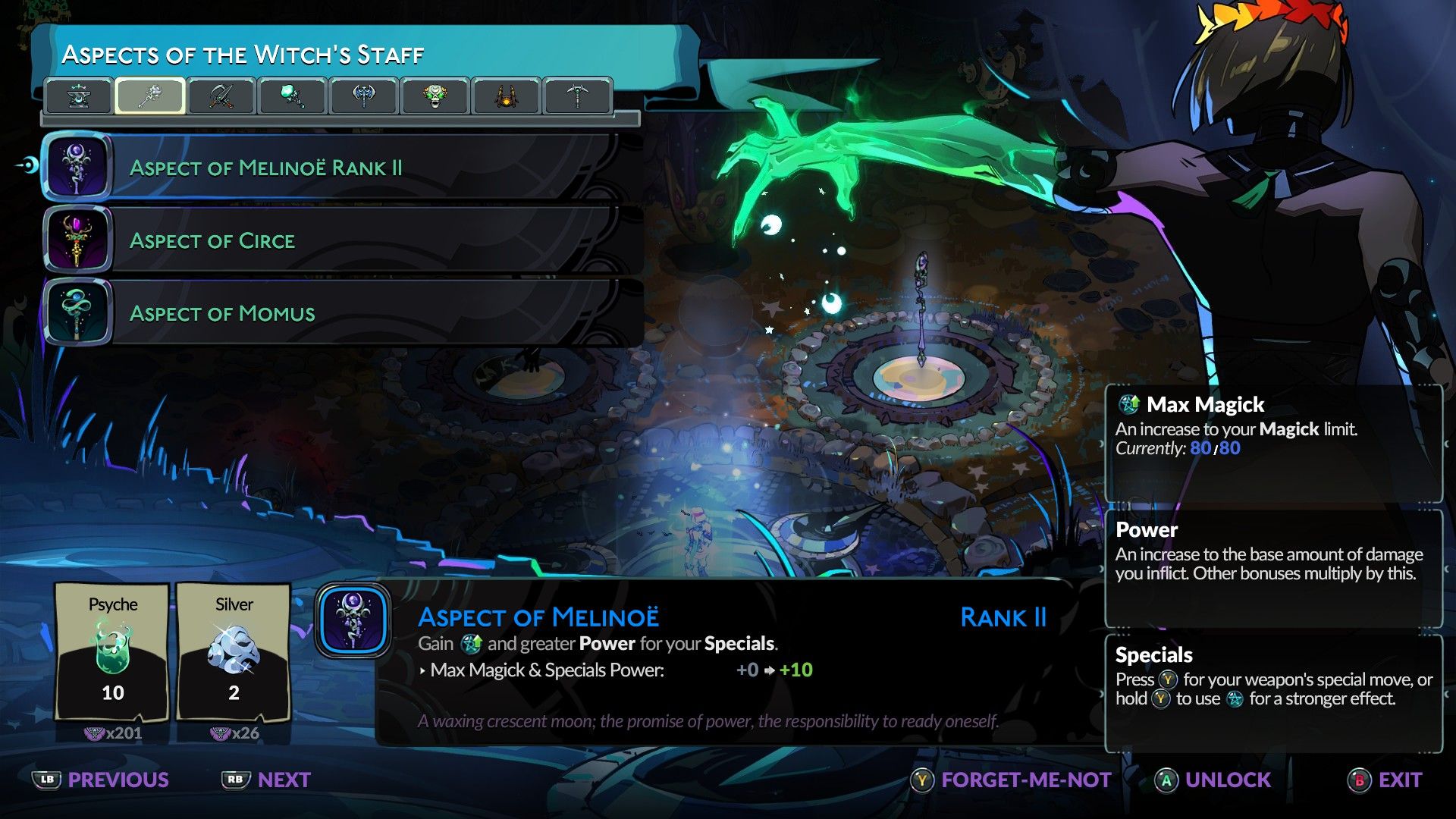Open the skull weapon tab
The width and height of the screenshot is (1456, 819).
pyautogui.click(x=434, y=96)
